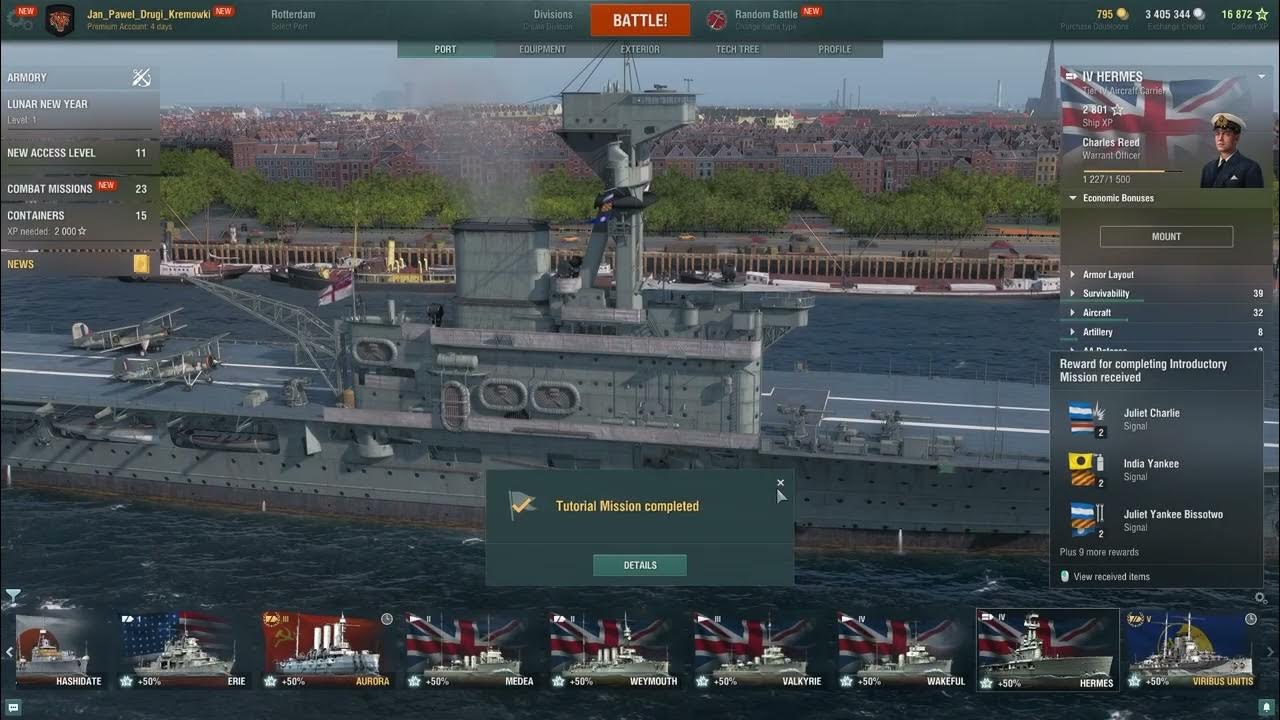1280x720 pixels.
Task: Open the Hermes ship name dropdown arrow
Action: tap(1262, 75)
